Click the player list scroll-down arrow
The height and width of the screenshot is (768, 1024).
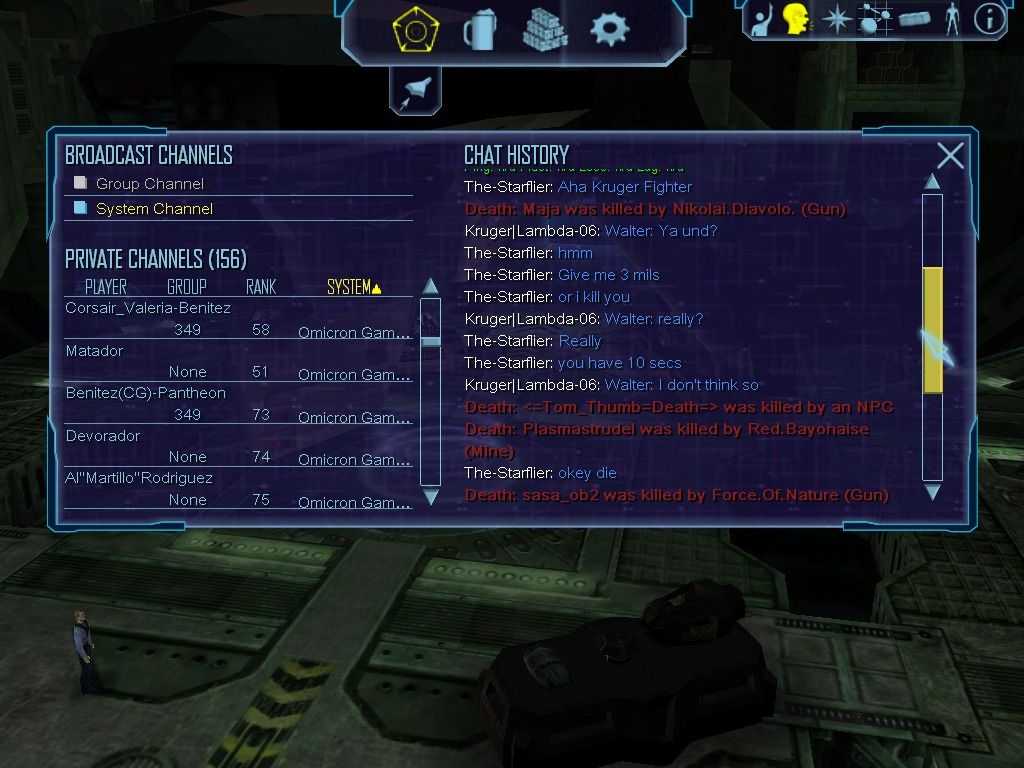pos(431,497)
